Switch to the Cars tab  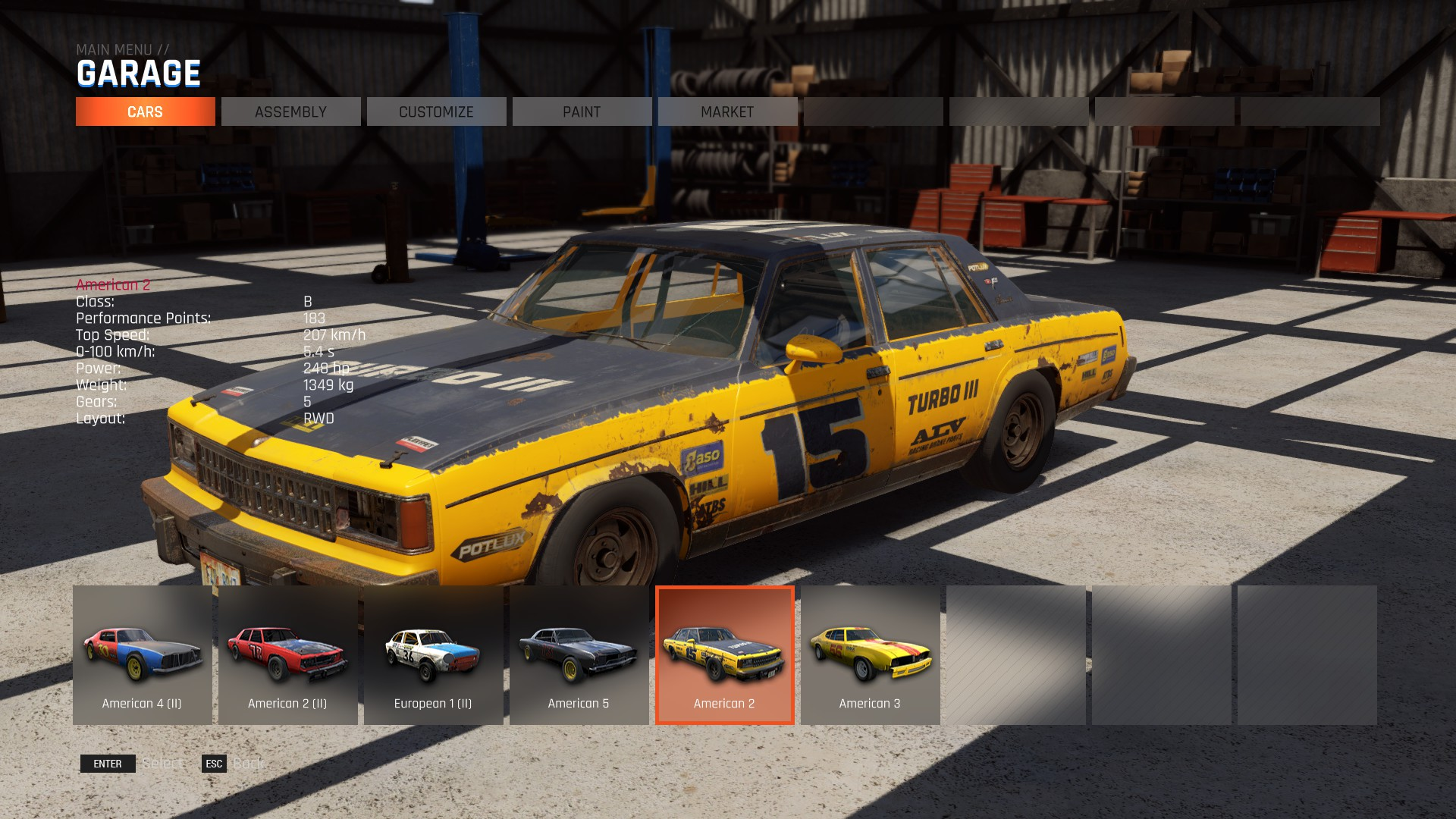[145, 111]
